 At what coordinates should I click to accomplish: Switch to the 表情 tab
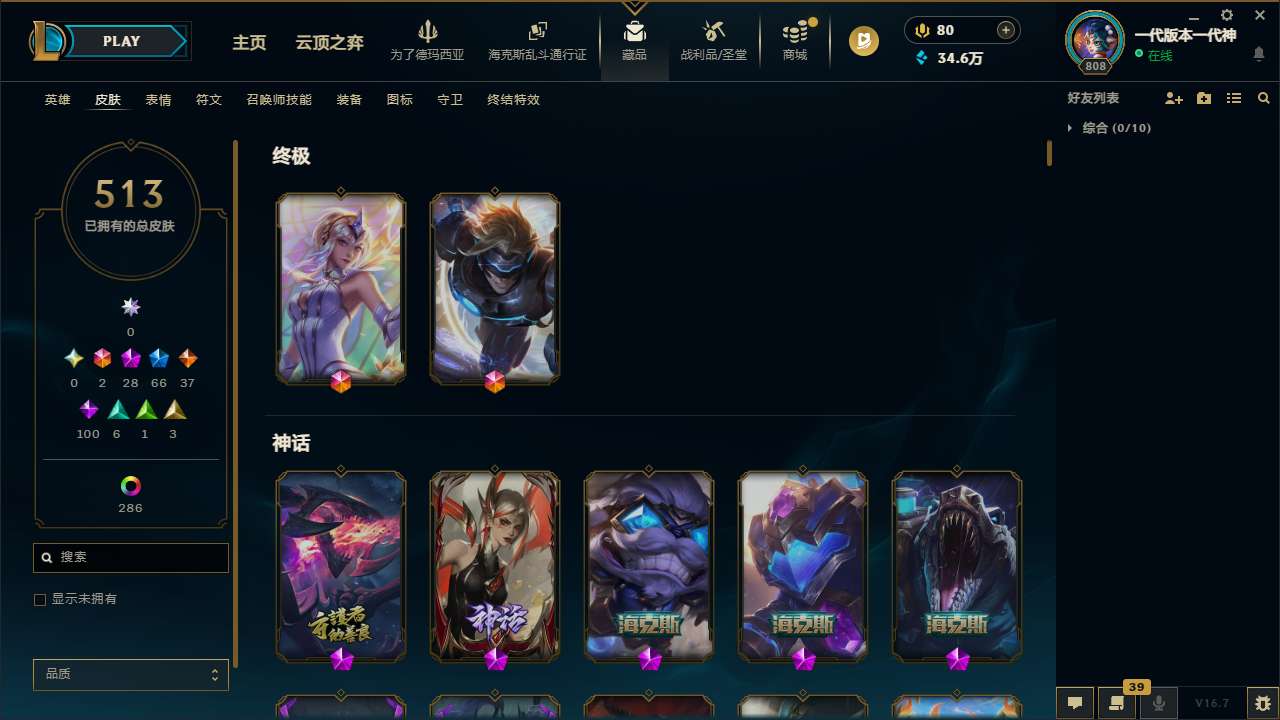tap(157, 100)
